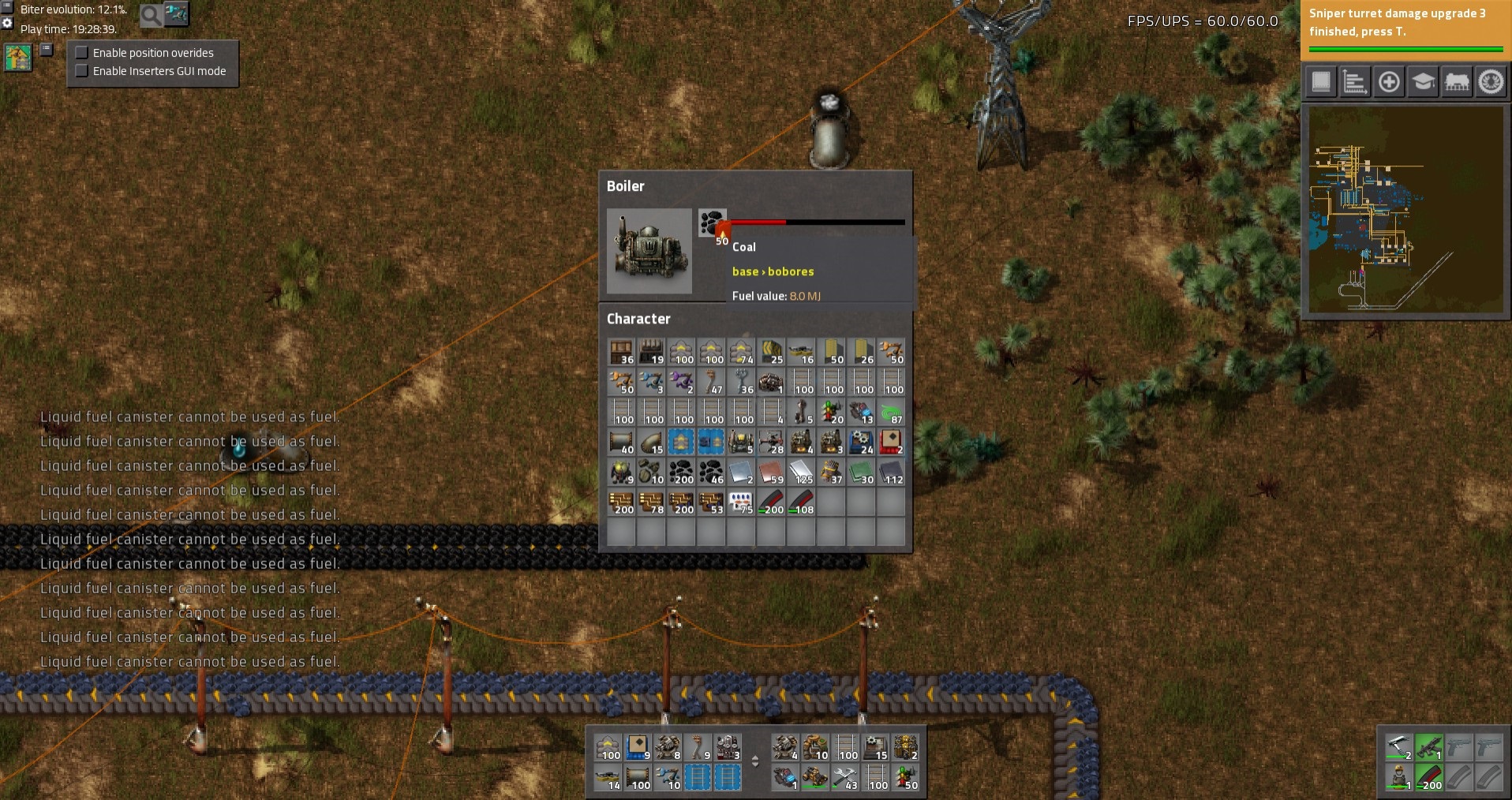
Task: Toggle Enable Inserters GUI mode checkbox
Action: [82, 71]
